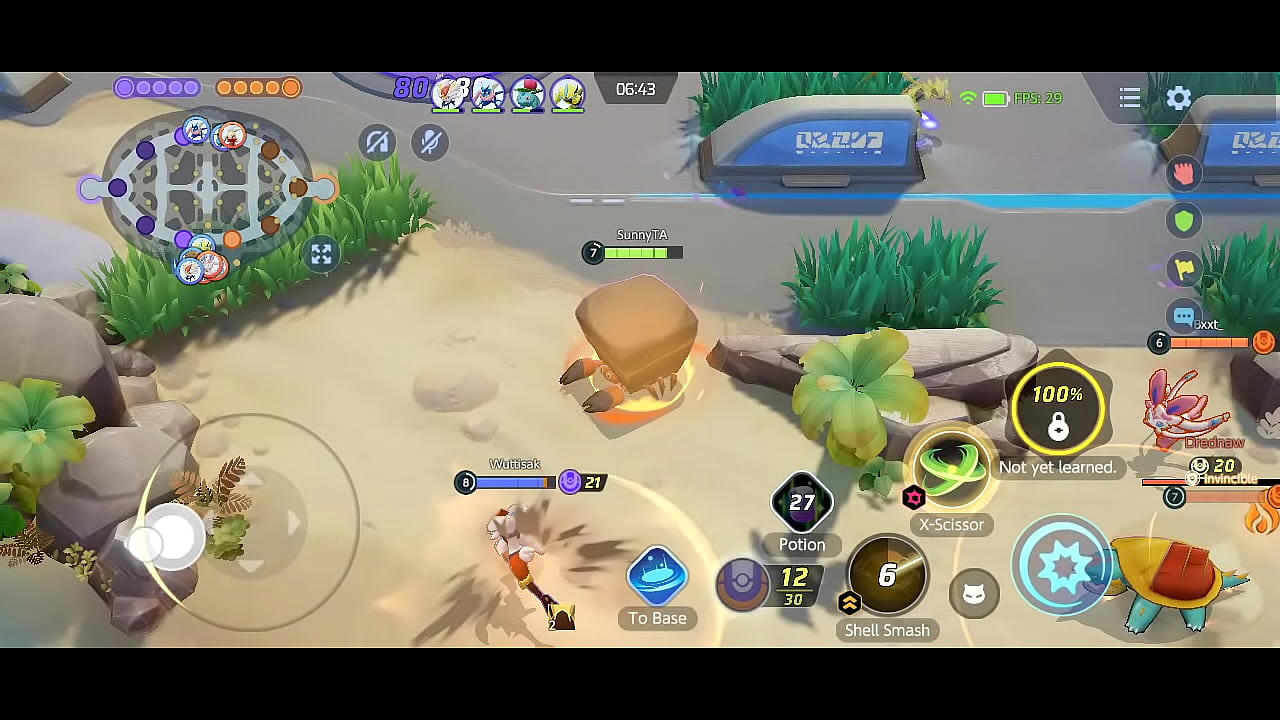1280x720 pixels.
Task: Activate the X-Scissor move
Action: coord(950,470)
